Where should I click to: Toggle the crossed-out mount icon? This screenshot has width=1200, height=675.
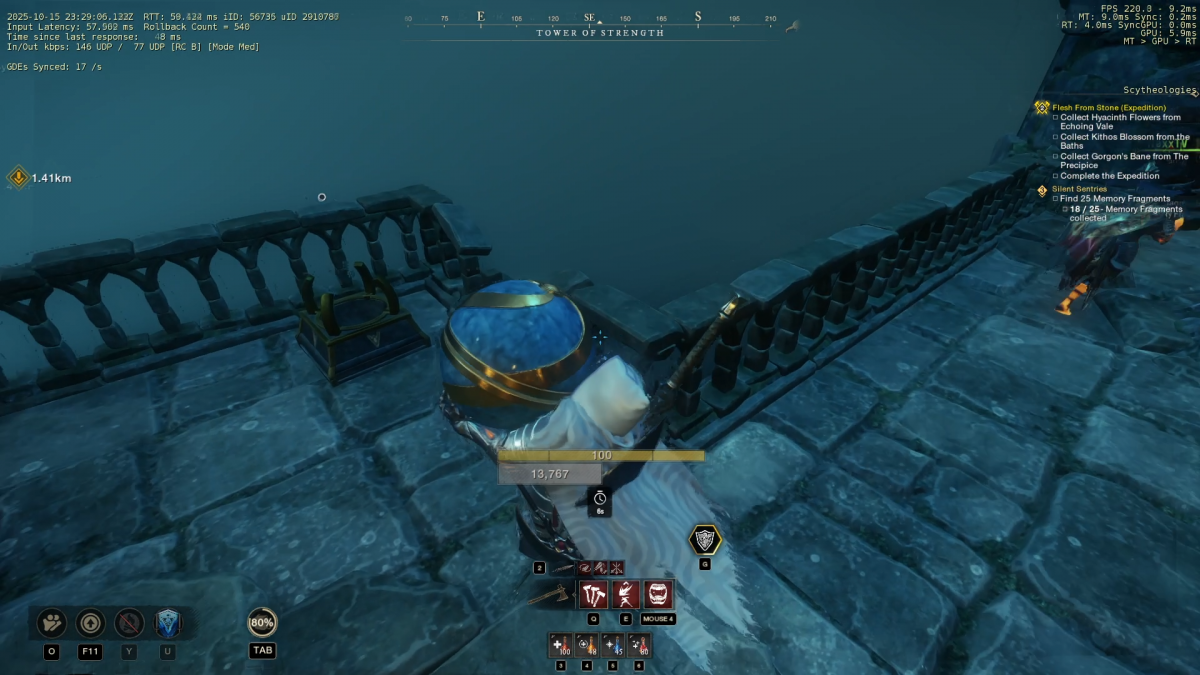(129, 623)
